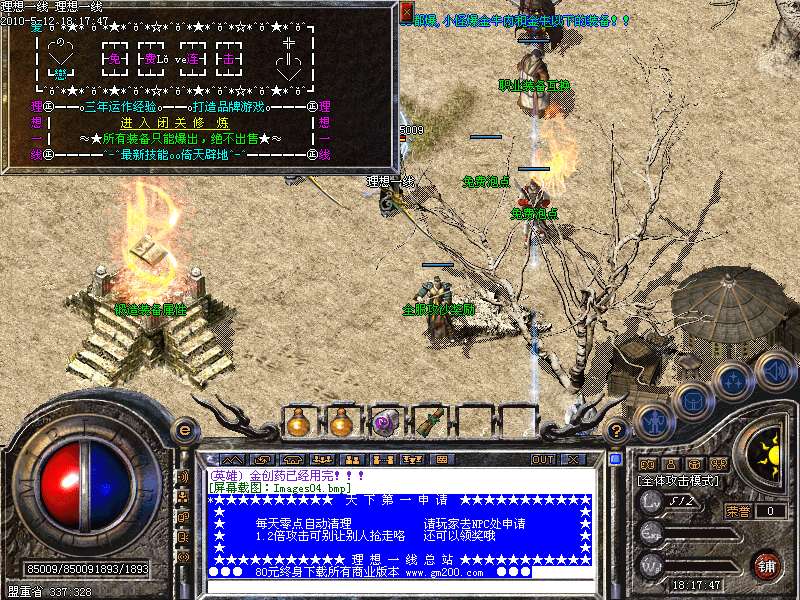
Task: Click the round 'e' button left of belt
Action: 184,430
